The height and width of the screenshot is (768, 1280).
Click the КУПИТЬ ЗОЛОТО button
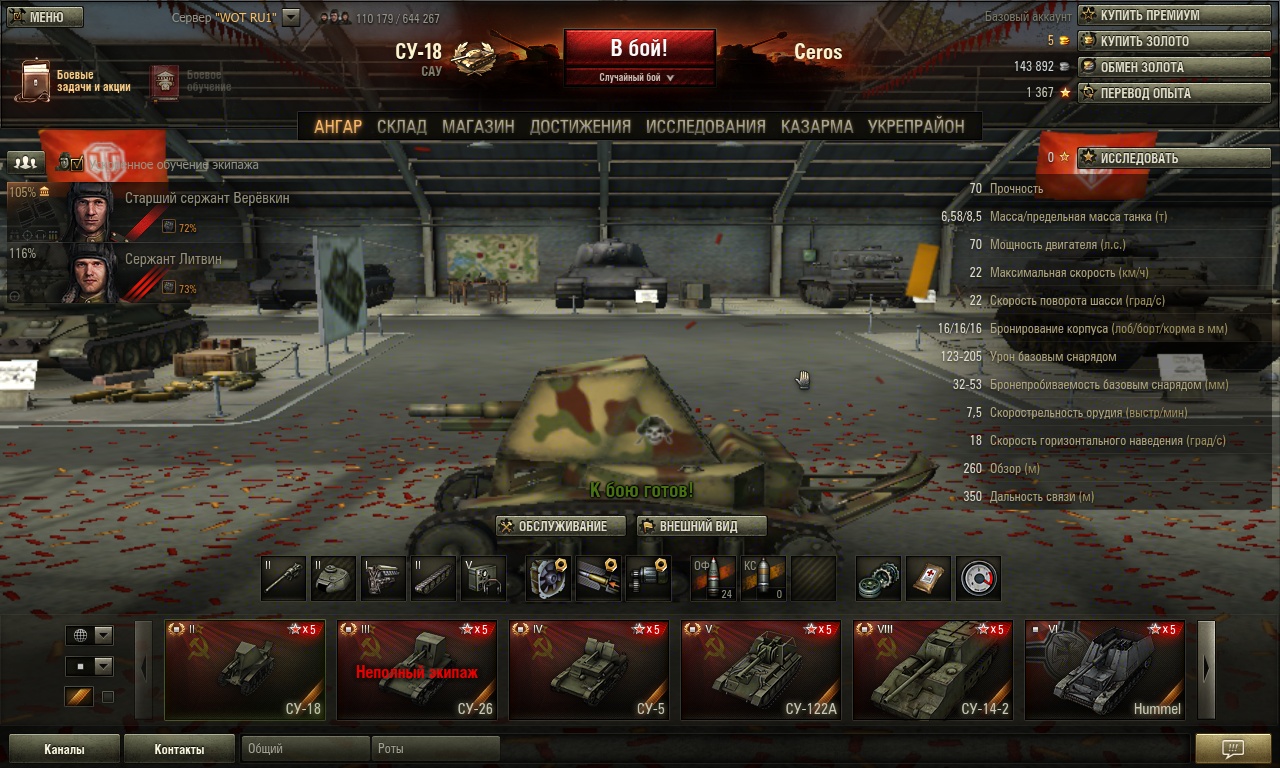pos(1173,41)
